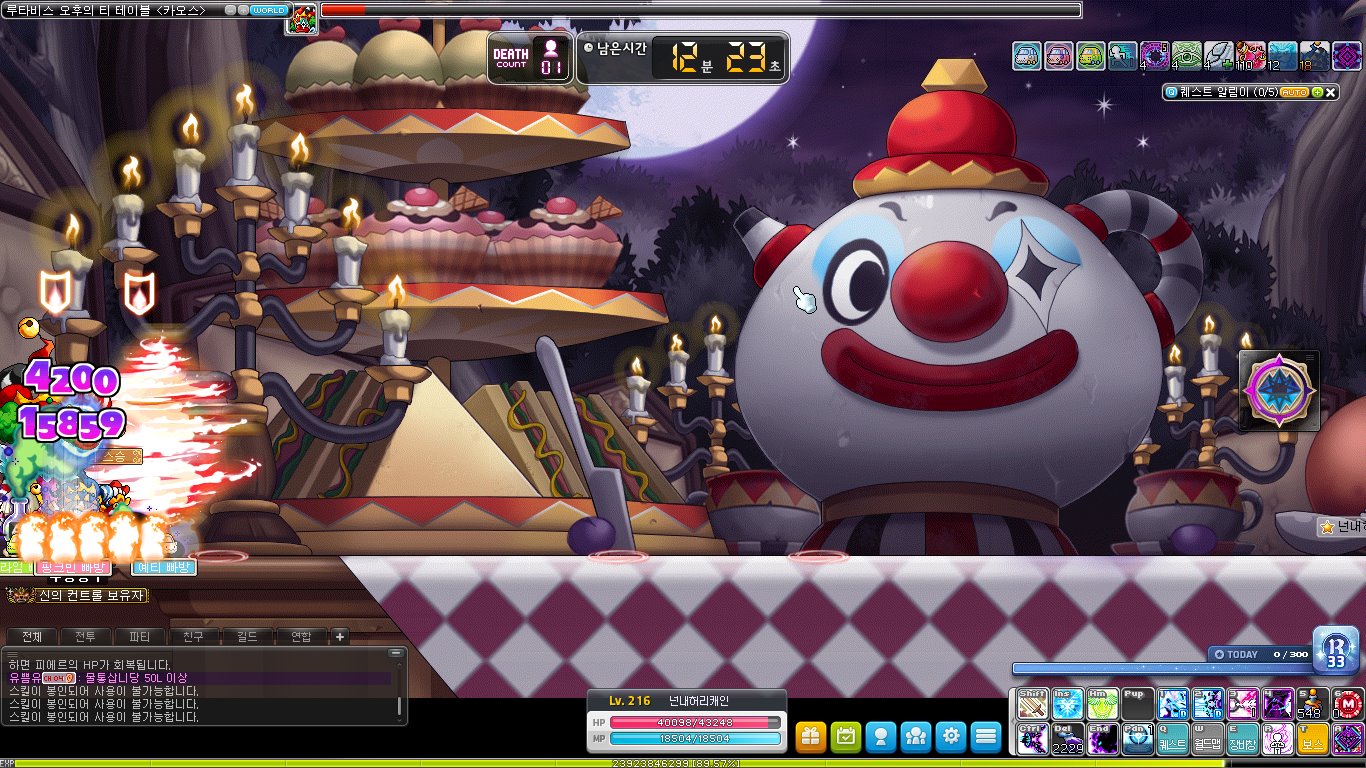Close the quest notifier with X
The width and height of the screenshot is (1366, 768).
(1332, 92)
